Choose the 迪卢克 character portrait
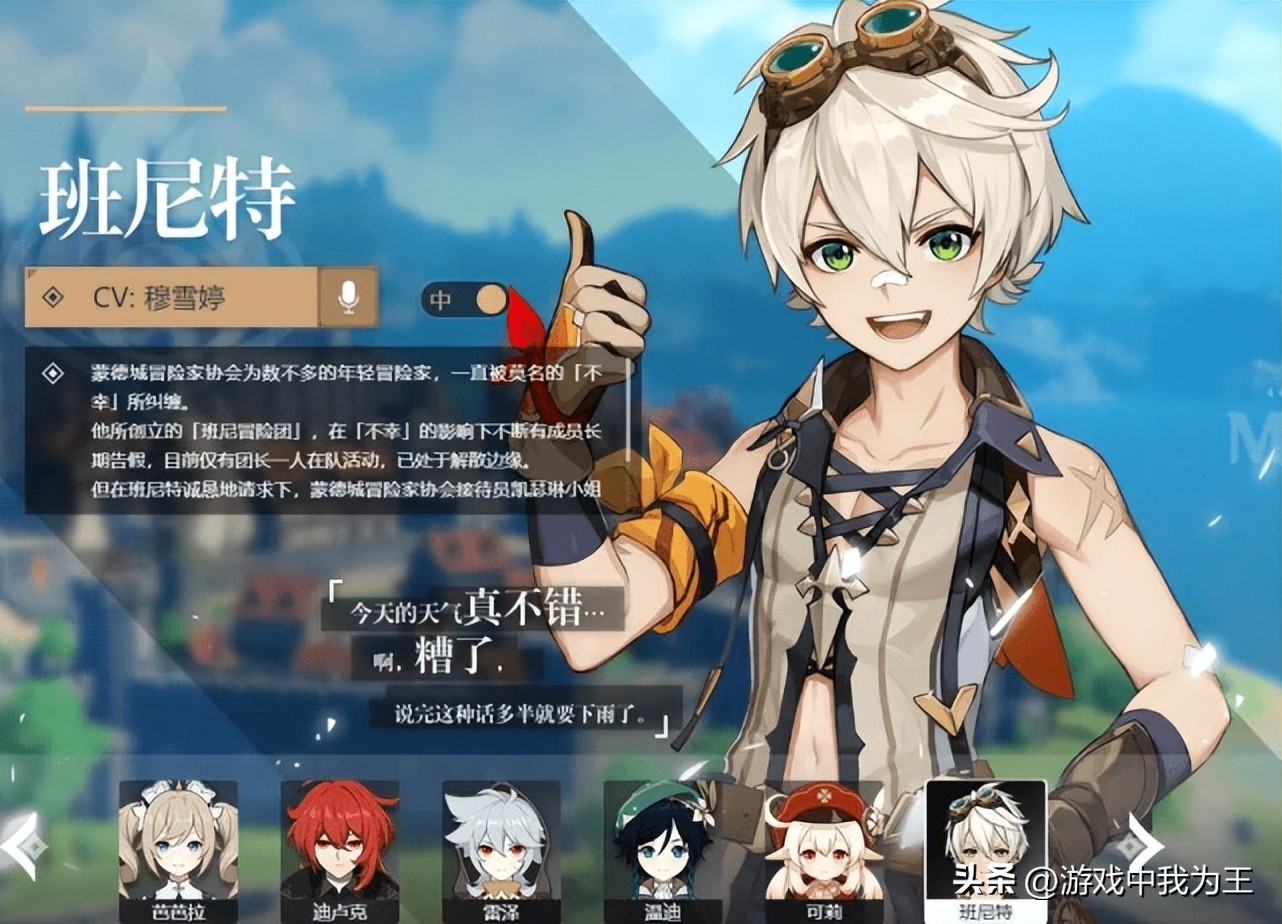 point(339,848)
